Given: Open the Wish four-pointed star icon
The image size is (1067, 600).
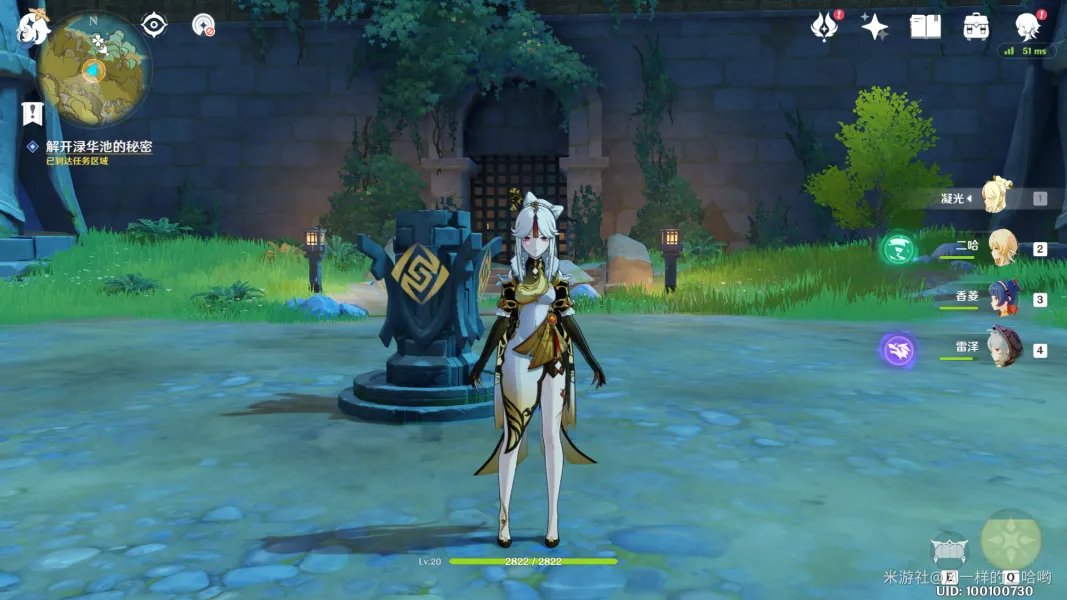Looking at the screenshot, I should (x=875, y=27).
